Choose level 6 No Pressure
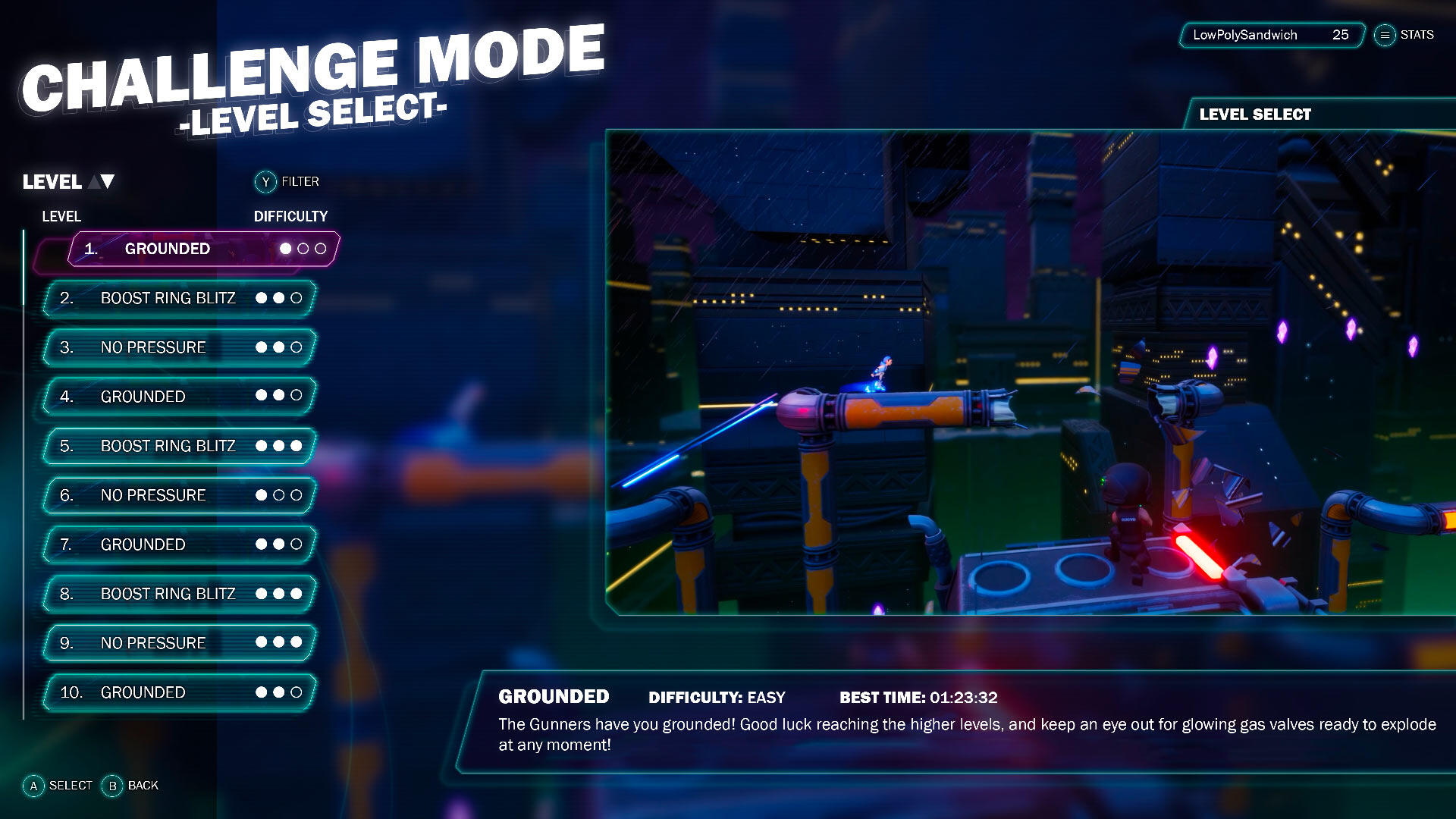The height and width of the screenshot is (819, 1456). 179,495
